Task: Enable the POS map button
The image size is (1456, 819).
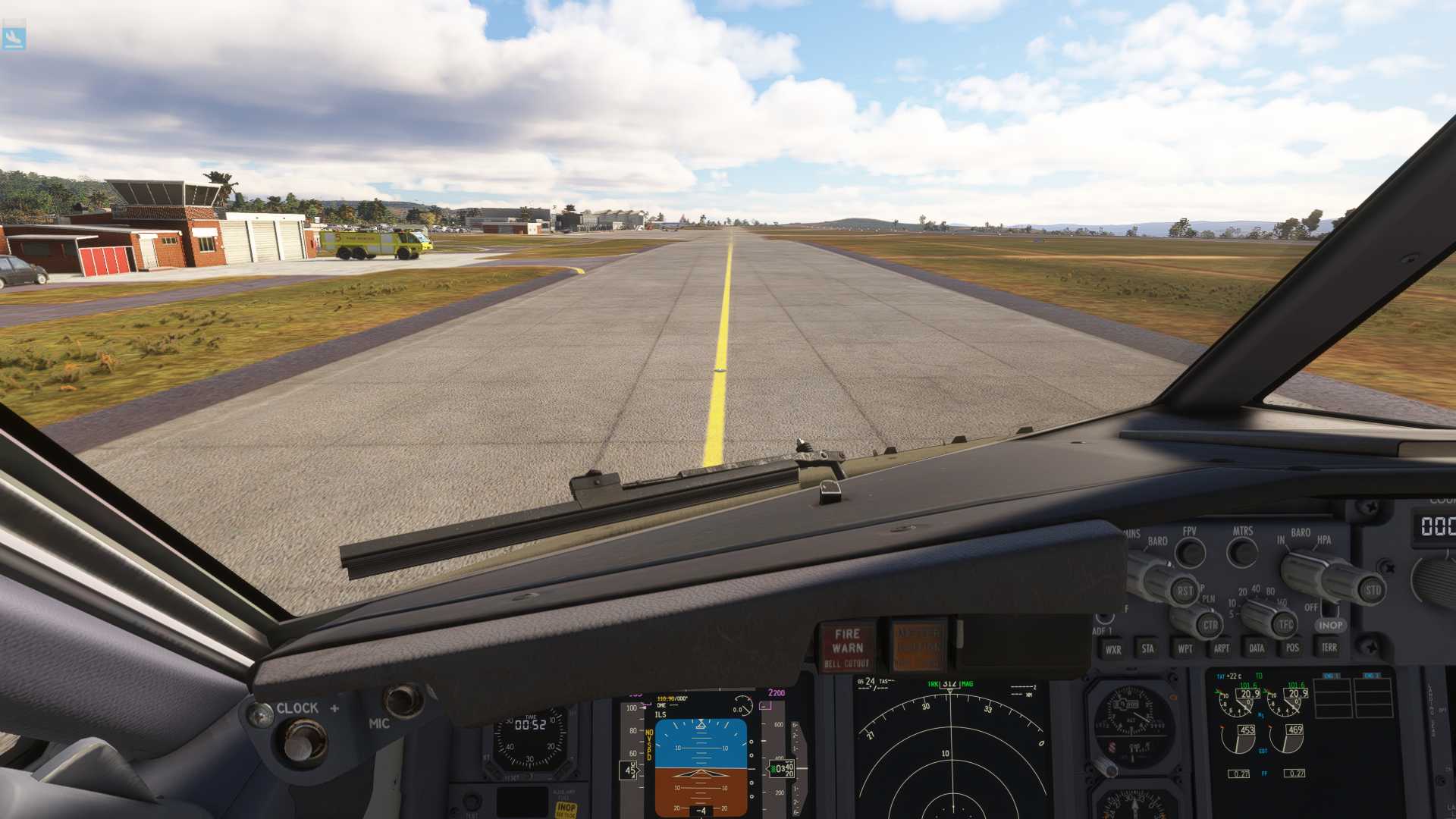Action: (x=1292, y=648)
